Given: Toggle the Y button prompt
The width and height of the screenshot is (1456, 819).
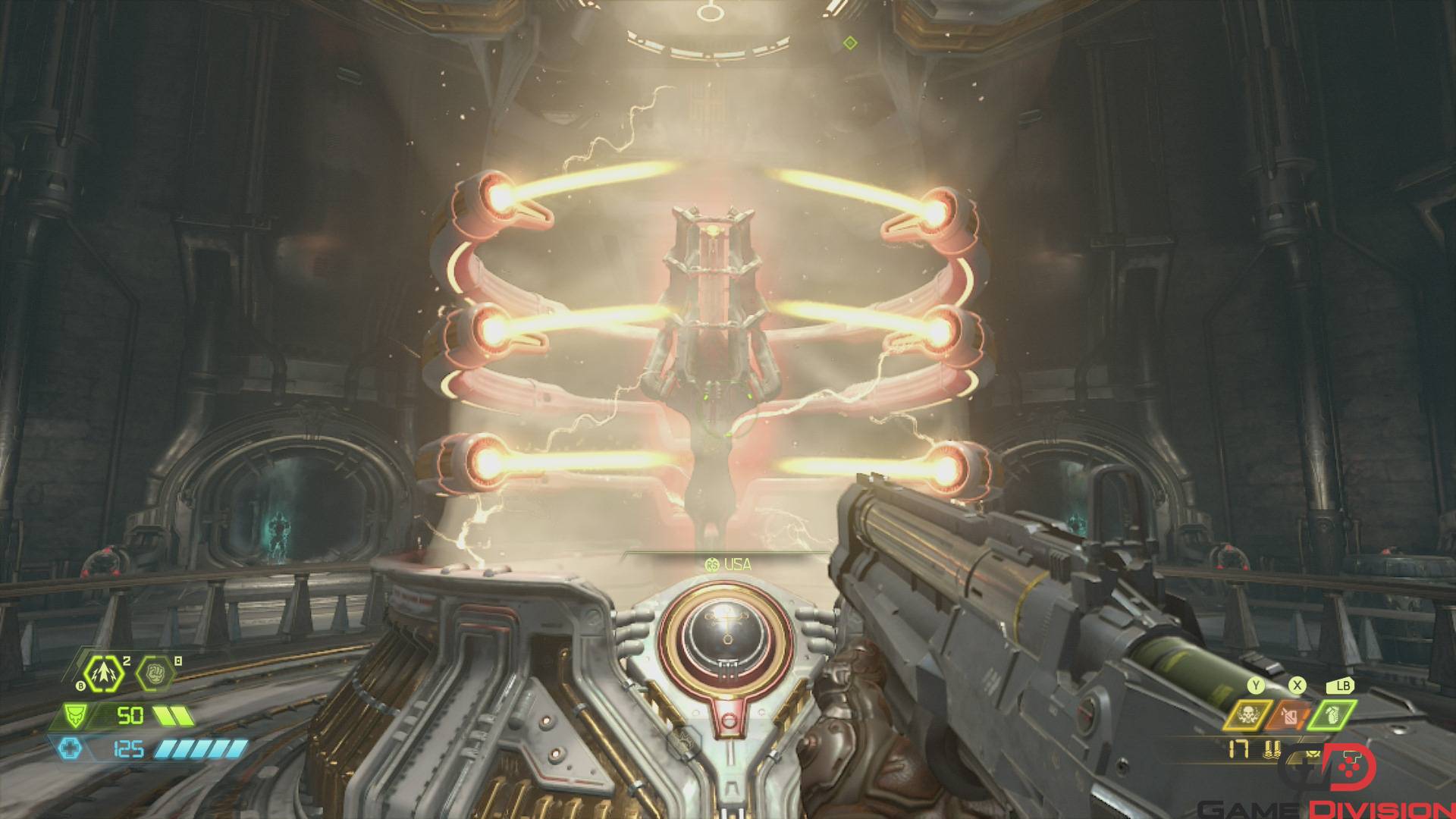Looking at the screenshot, I should pyautogui.click(x=1256, y=687).
